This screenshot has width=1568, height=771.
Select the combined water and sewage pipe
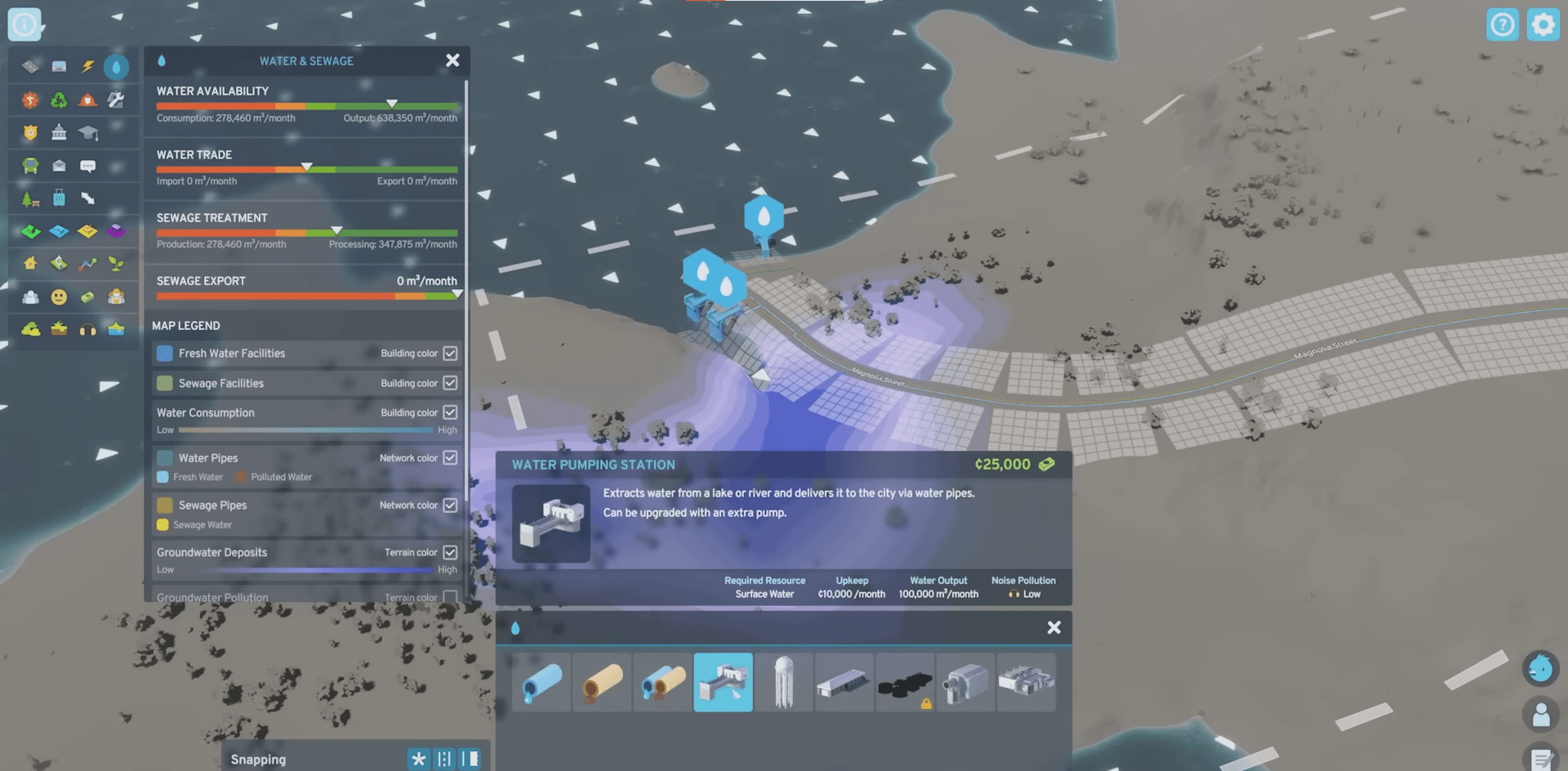click(x=662, y=683)
